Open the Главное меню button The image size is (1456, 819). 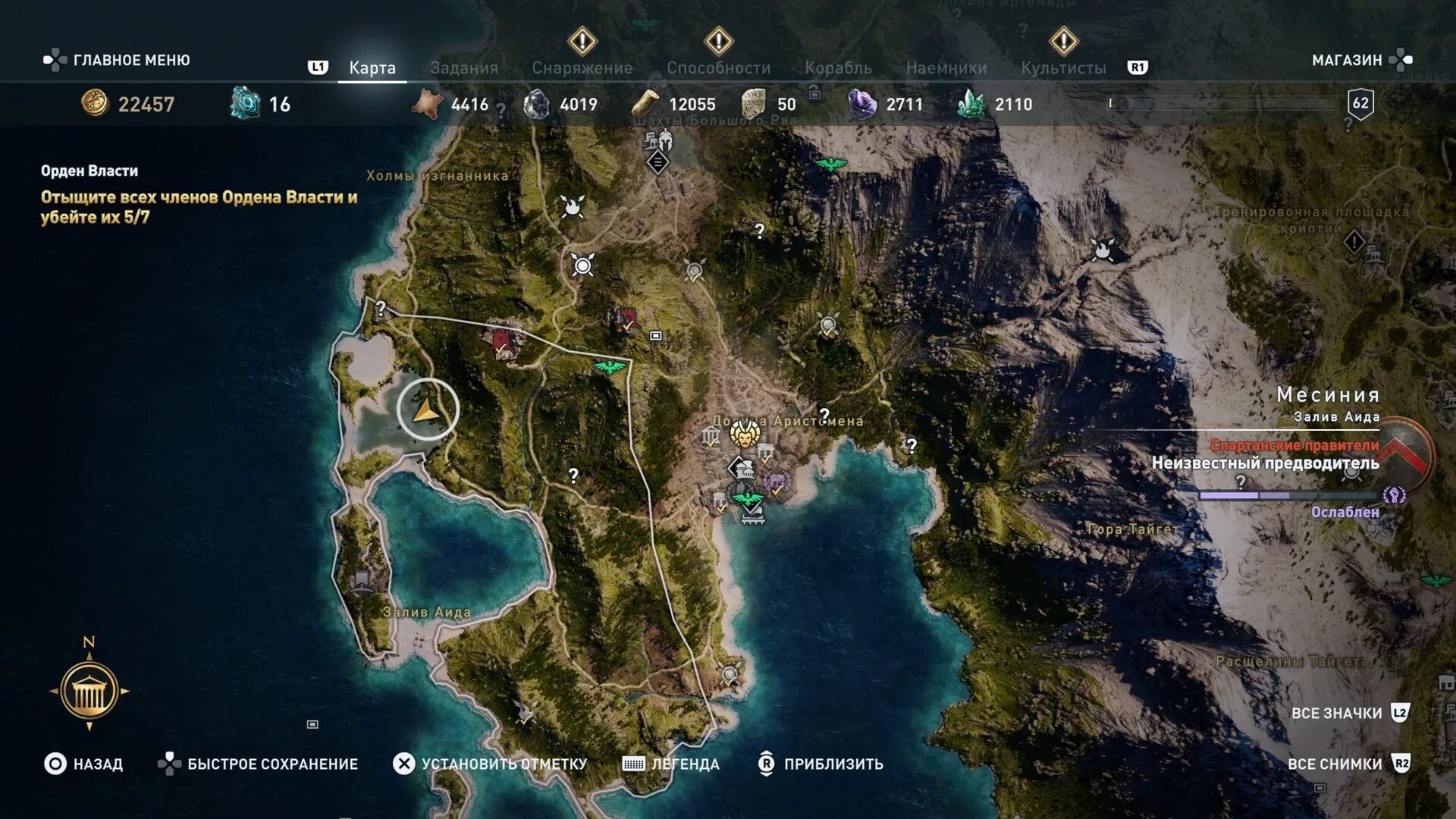117,60
